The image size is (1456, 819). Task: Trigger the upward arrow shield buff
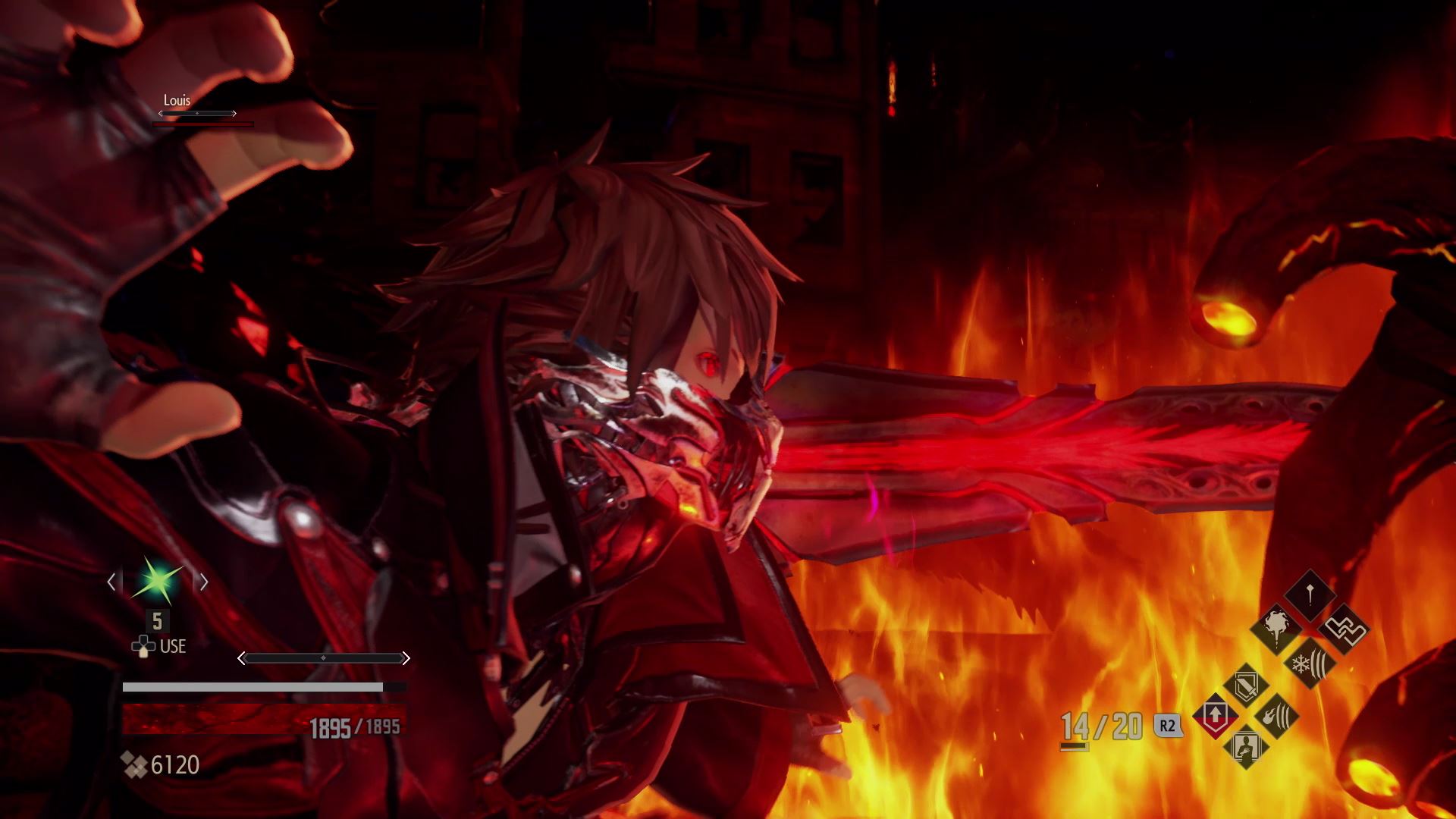(x=1215, y=716)
